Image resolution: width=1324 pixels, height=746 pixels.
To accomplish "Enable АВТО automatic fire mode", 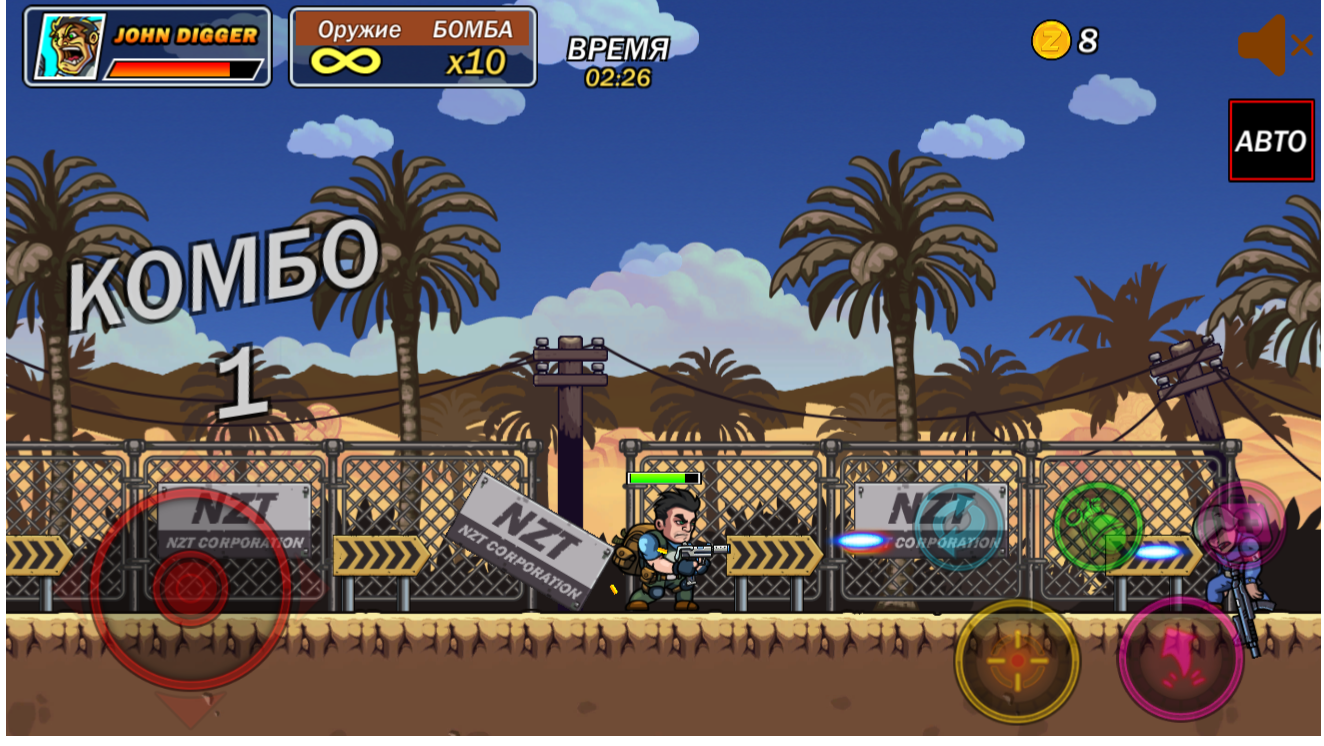I will 1270,141.
